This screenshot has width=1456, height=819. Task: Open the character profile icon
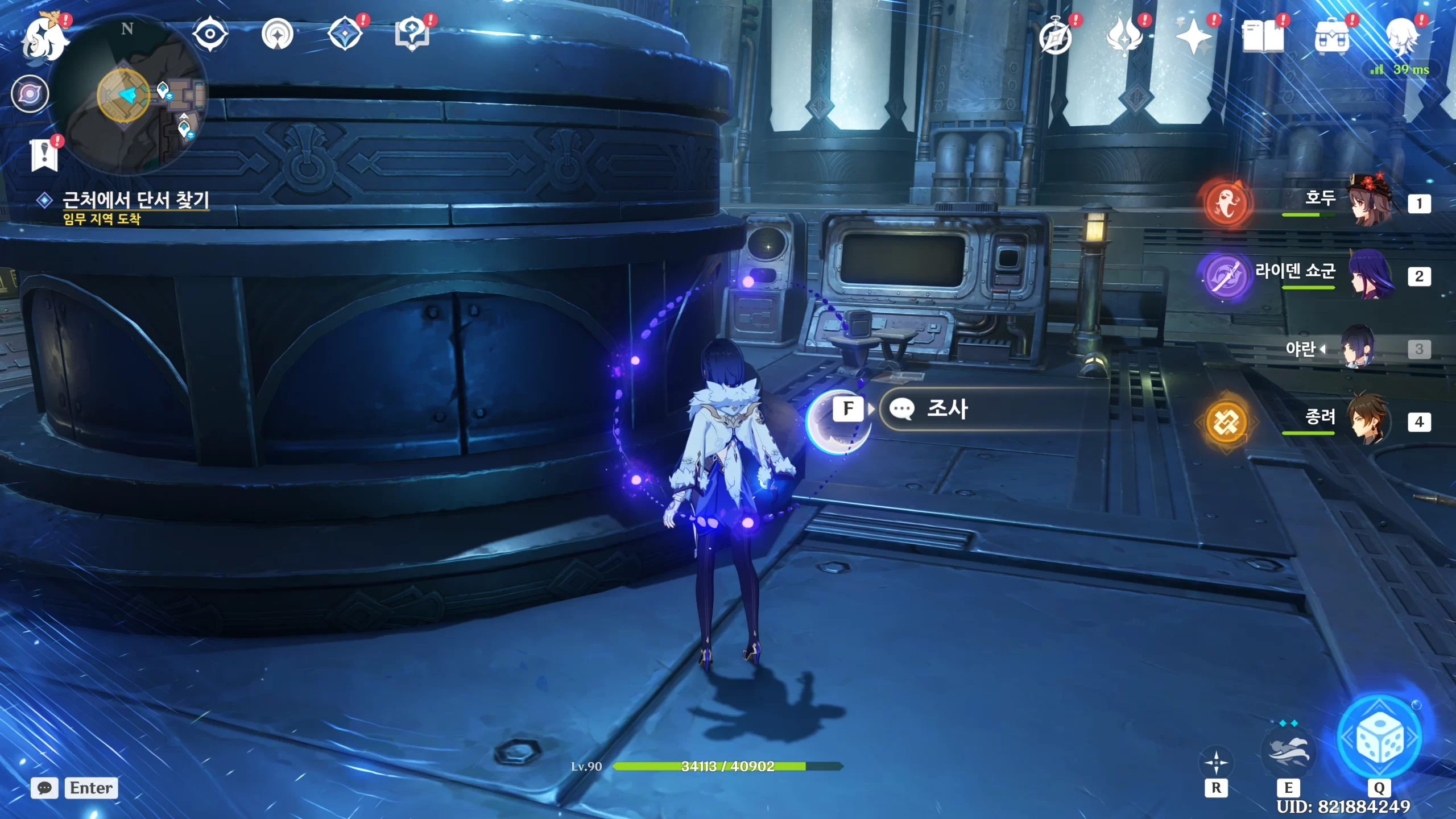tap(1401, 38)
